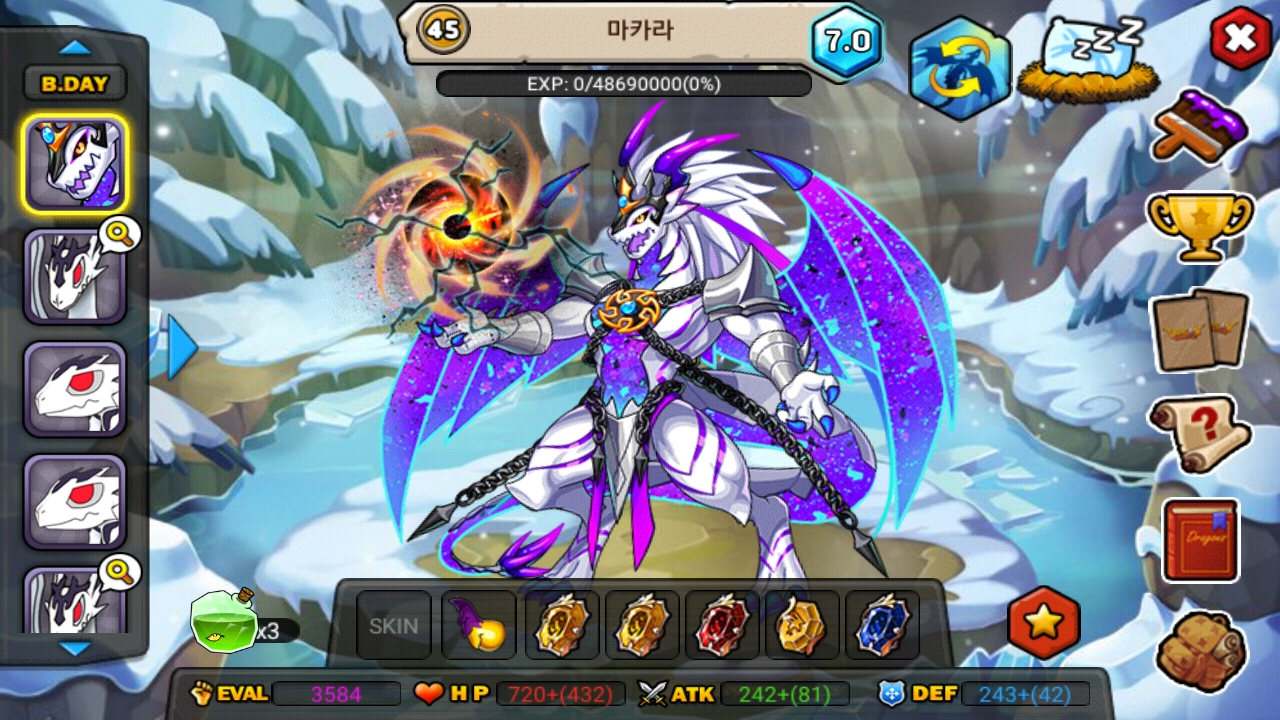This screenshot has height=720, width=1280.
Task: Open the B.DAY sort filter
Action: point(75,84)
